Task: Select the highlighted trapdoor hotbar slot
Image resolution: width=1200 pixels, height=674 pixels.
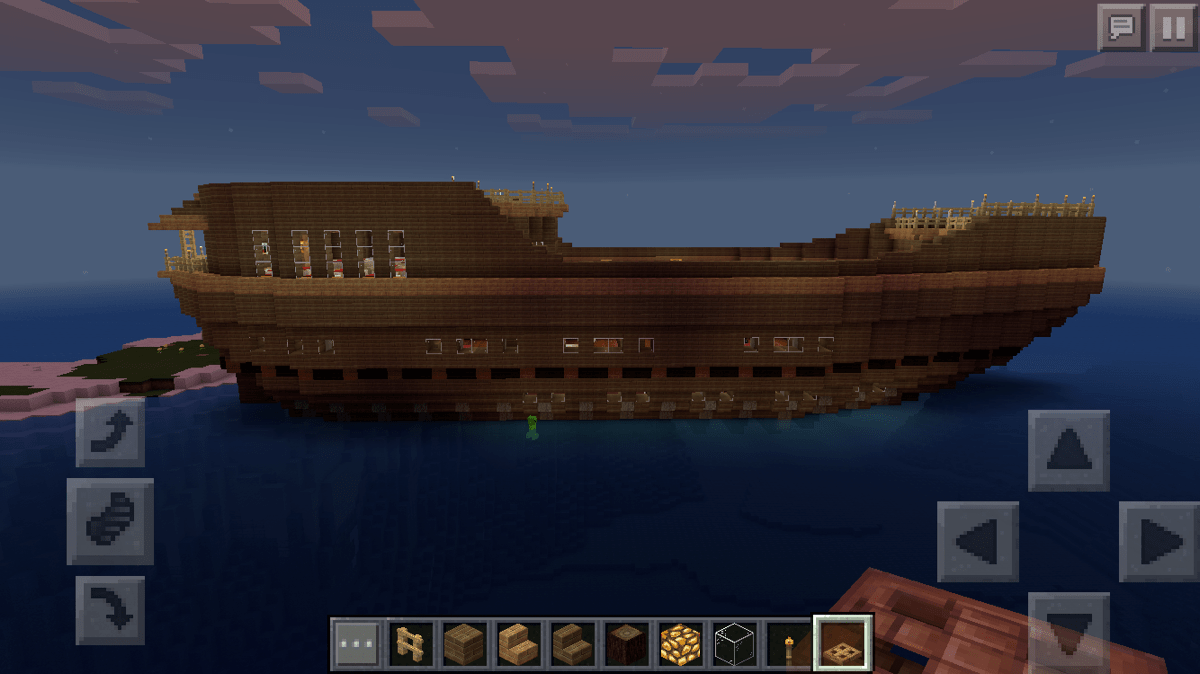Action: point(843,643)
